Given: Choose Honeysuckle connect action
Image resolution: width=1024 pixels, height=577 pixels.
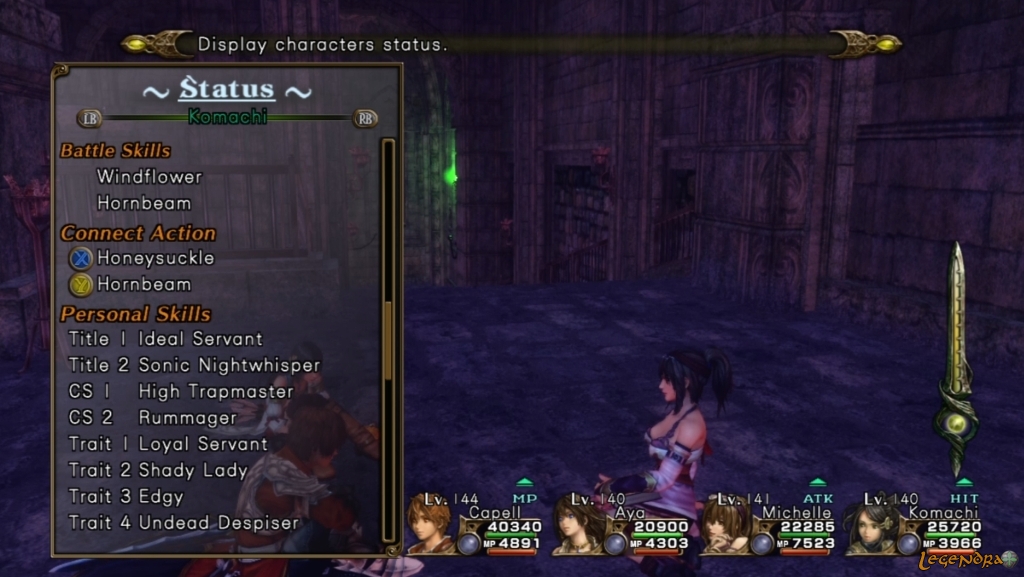Looking at the screenshot, I should coord(155,258).
